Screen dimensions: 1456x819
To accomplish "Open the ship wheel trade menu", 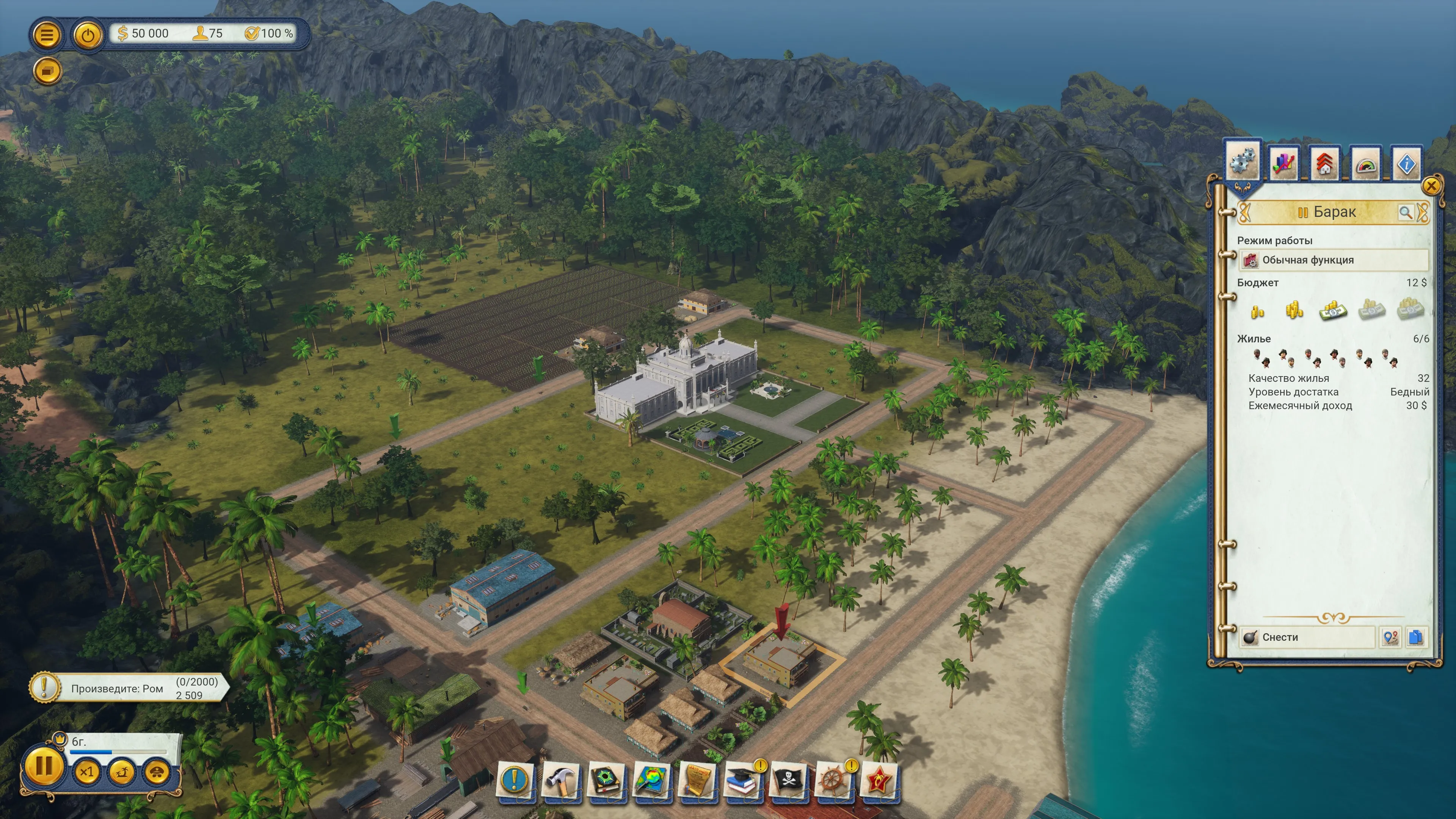I will [833, 781].
